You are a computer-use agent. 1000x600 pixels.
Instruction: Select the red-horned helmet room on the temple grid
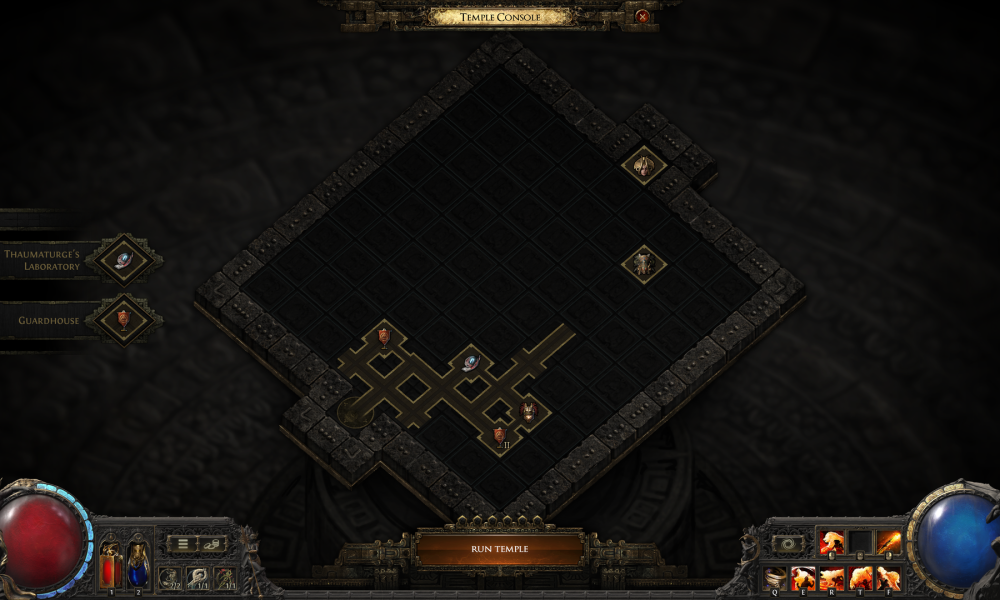(x=528, y=410)
